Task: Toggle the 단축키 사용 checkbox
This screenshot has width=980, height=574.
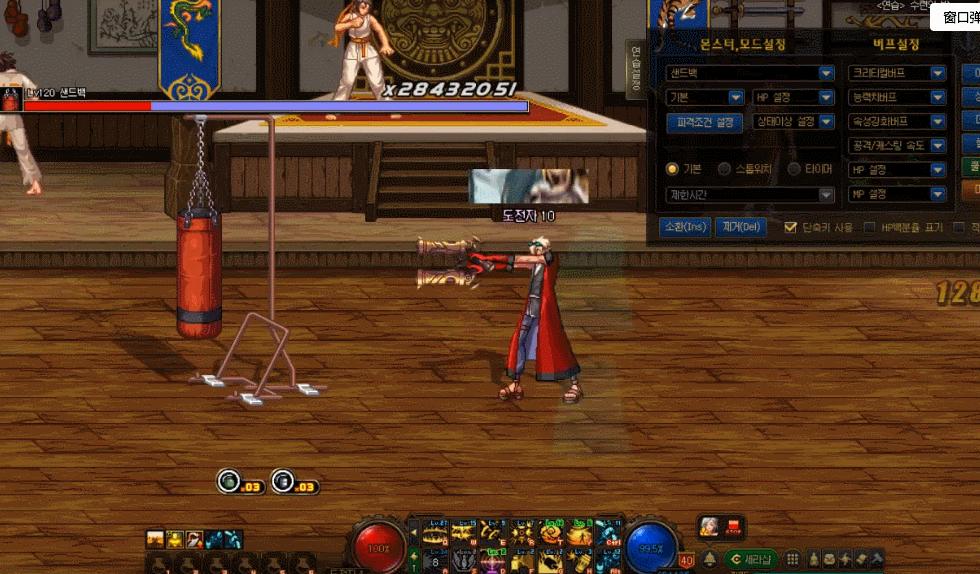Action: pyautogui.click(x=791, y=228)
